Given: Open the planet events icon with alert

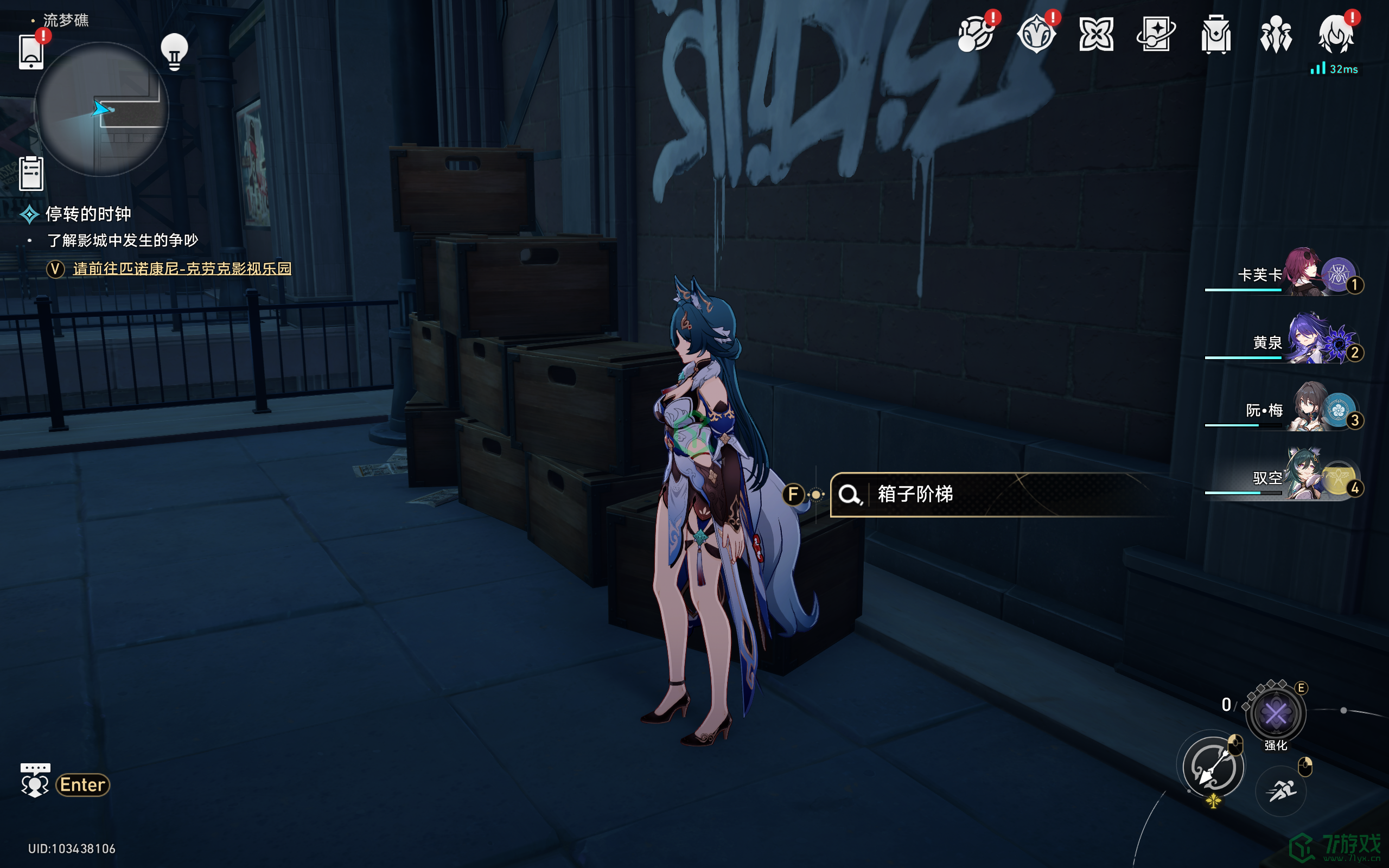Looking at the screenshot, I should click(976, 34).
